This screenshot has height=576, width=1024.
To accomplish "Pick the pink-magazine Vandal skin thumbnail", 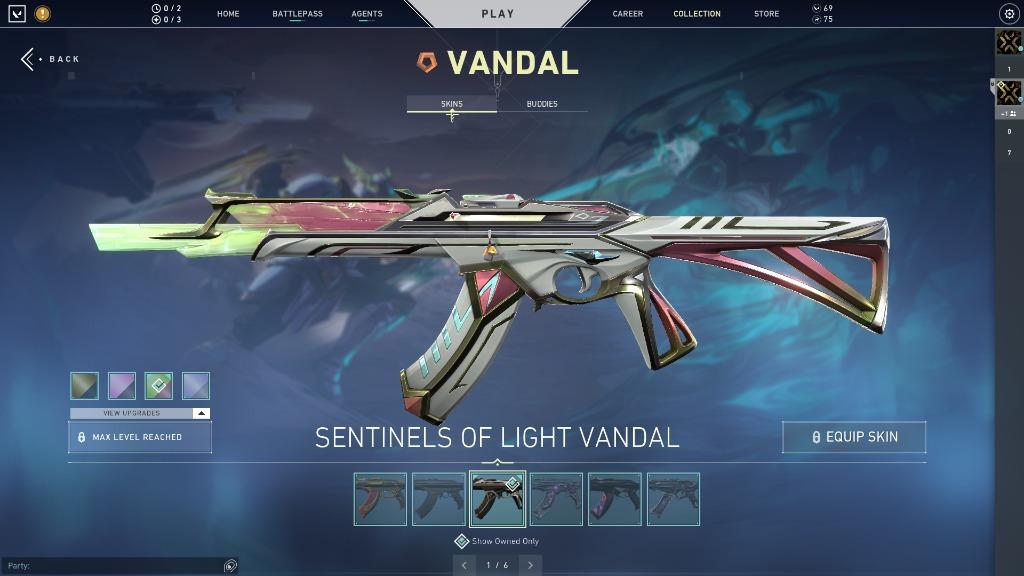I will 615,499.
